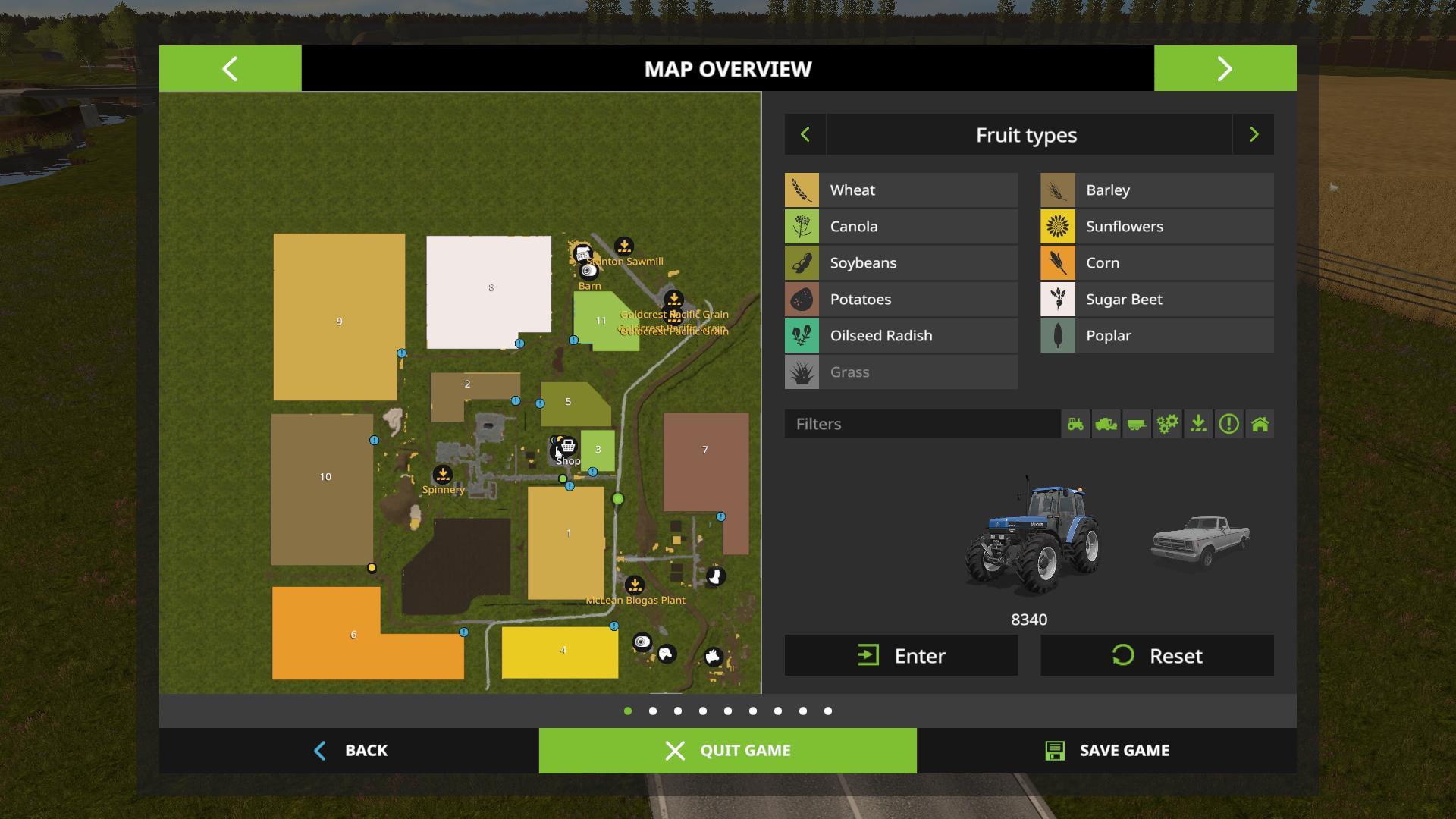The width and height of the screenshot is (1456, 819).
Task: Toggle the Potatoes fruit type
Action: (901, 300)
